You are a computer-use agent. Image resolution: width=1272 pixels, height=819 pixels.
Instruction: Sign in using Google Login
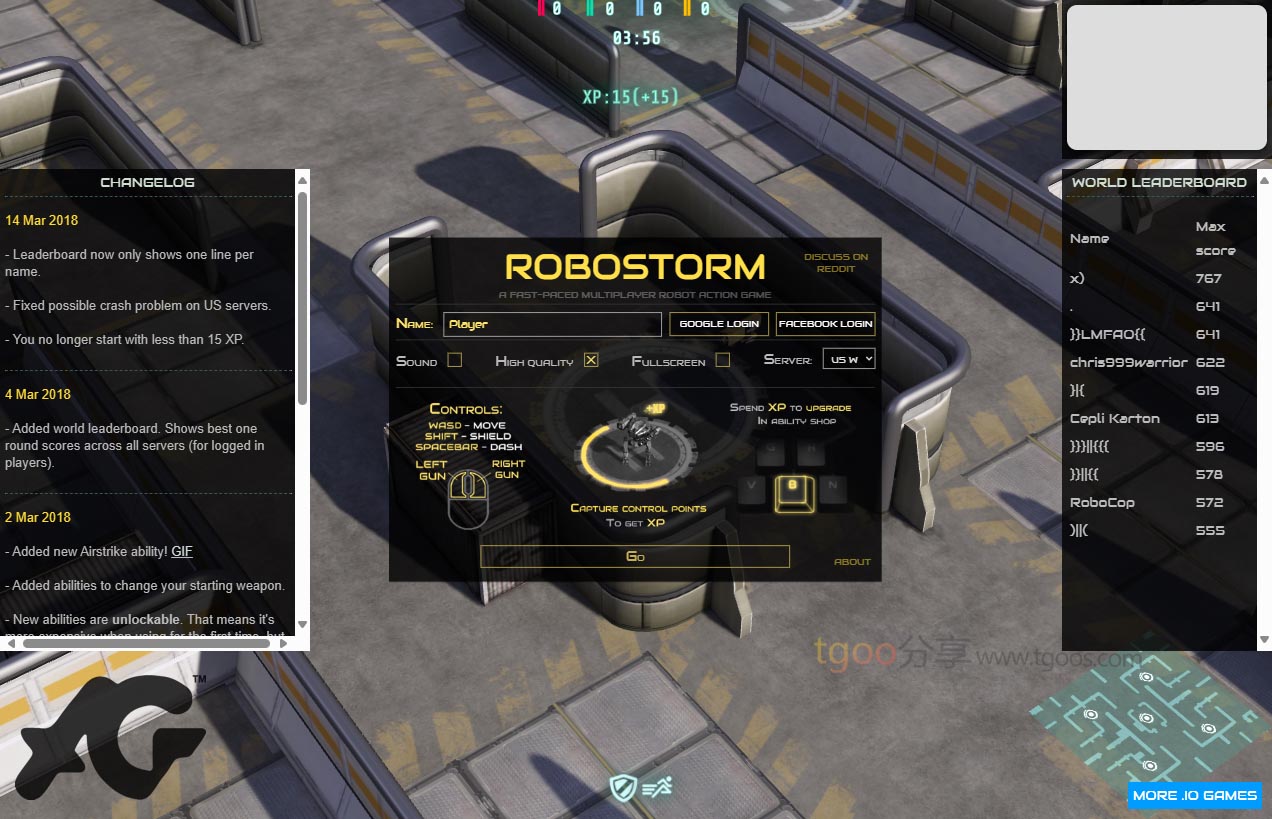point(719,324)
